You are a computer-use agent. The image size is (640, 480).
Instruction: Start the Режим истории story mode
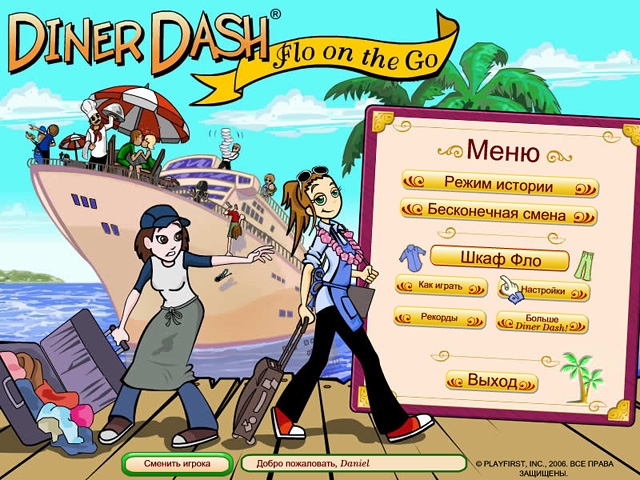(500, 186)
